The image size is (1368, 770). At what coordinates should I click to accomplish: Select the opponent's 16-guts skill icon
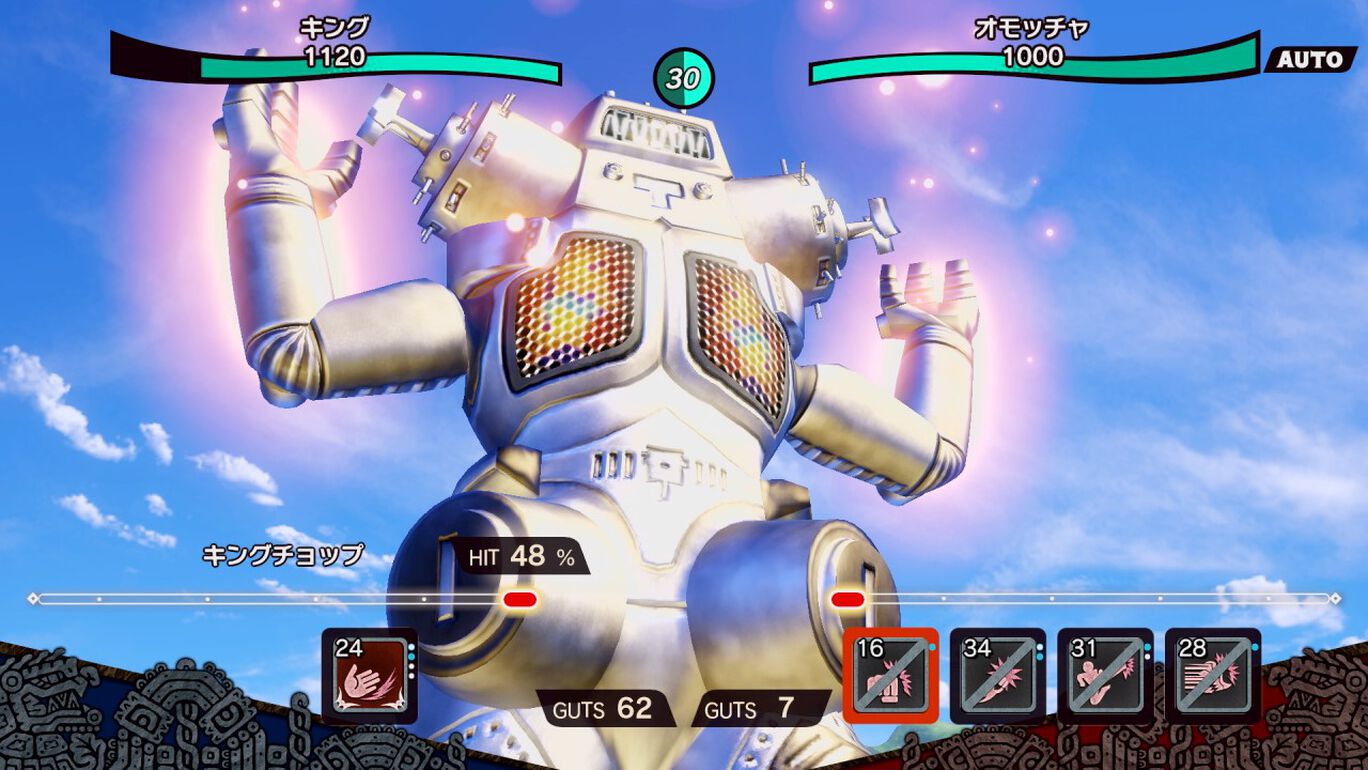(890, 675)
